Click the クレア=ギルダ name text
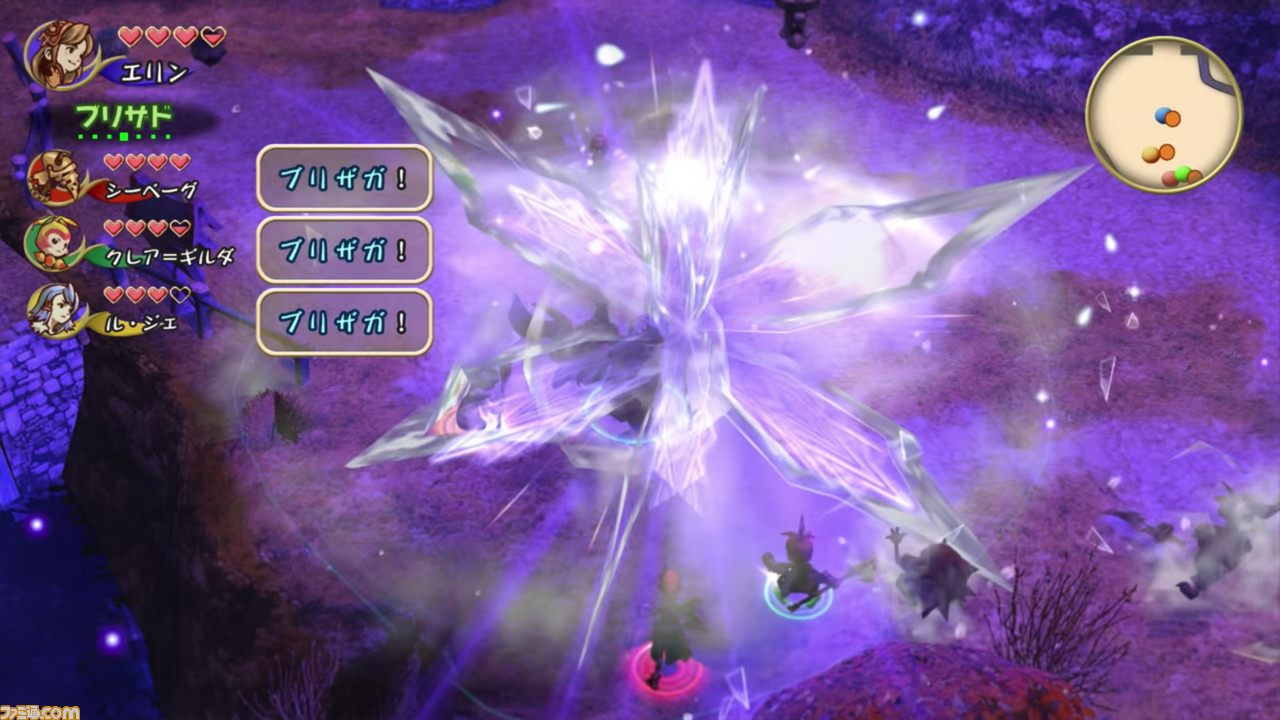This screenshot has width=1280, height=720. pyautogui.click(x=168, y=255)
